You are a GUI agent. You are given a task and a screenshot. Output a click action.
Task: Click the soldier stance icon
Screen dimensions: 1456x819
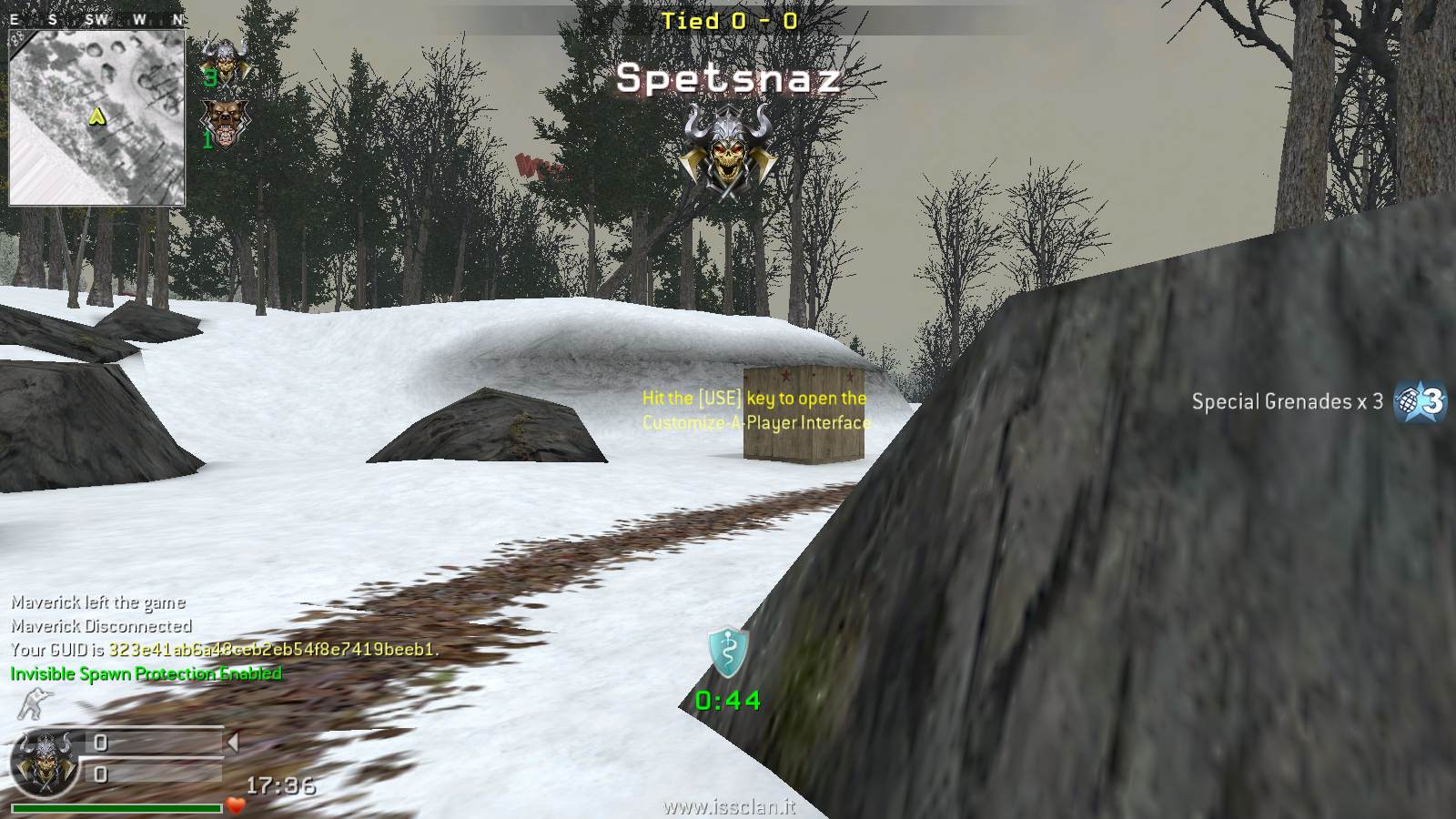(x=34, y=704)
